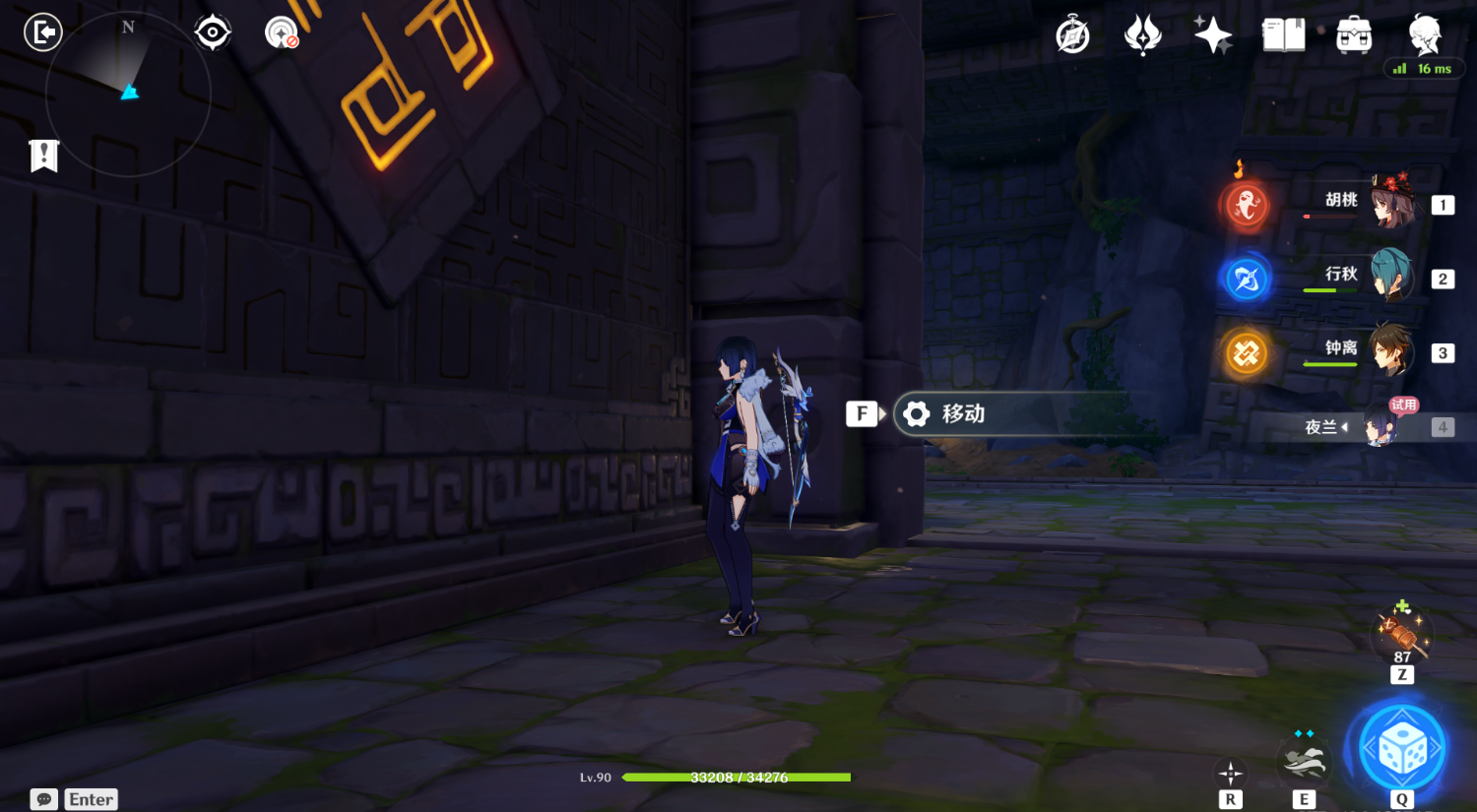Activate the dice elemental burst
1477x812 pixels.
(1401, 750)
